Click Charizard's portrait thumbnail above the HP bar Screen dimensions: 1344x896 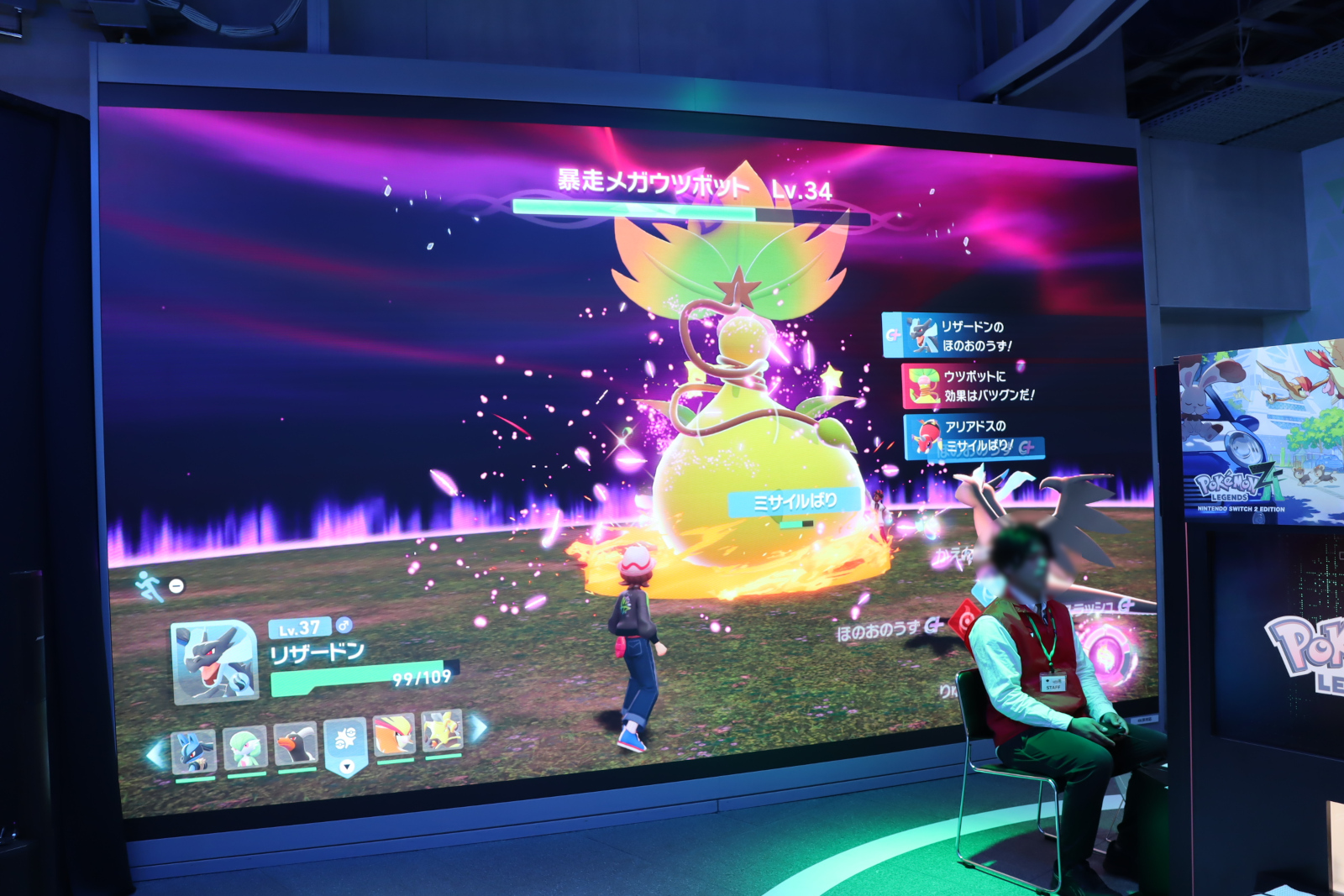click(x=214, y=663)
